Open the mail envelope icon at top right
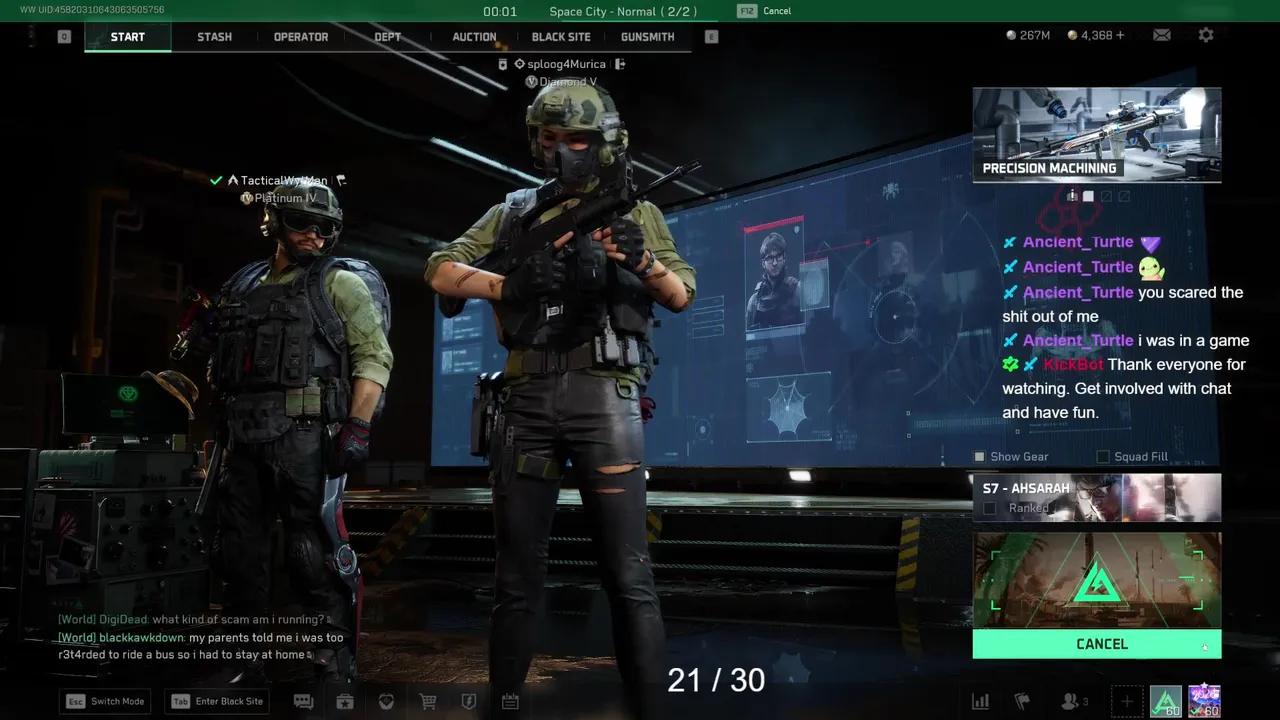1280x720 pixels. (x=1161, y=35)
